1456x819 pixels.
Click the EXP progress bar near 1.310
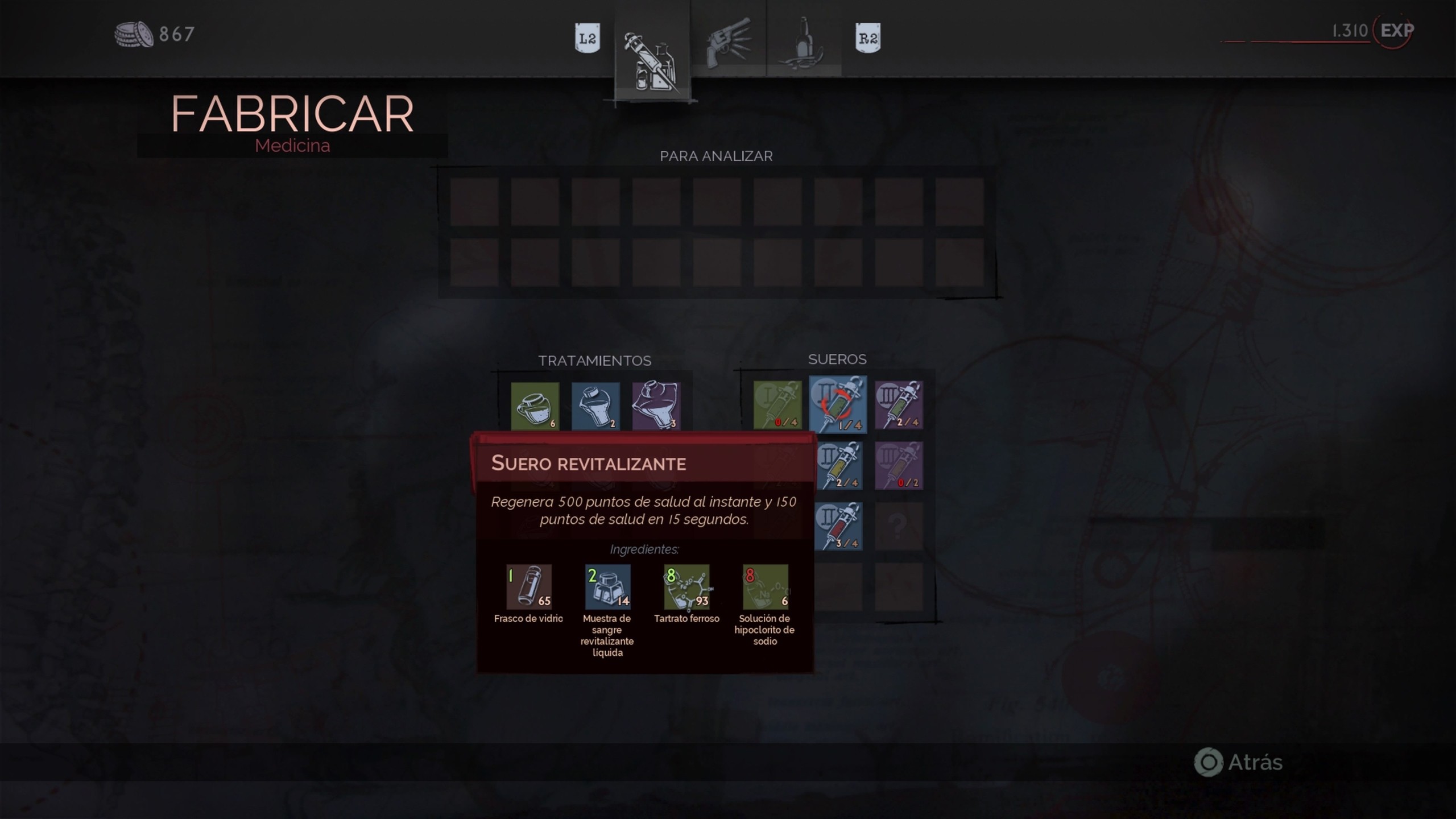point(1297,41)
